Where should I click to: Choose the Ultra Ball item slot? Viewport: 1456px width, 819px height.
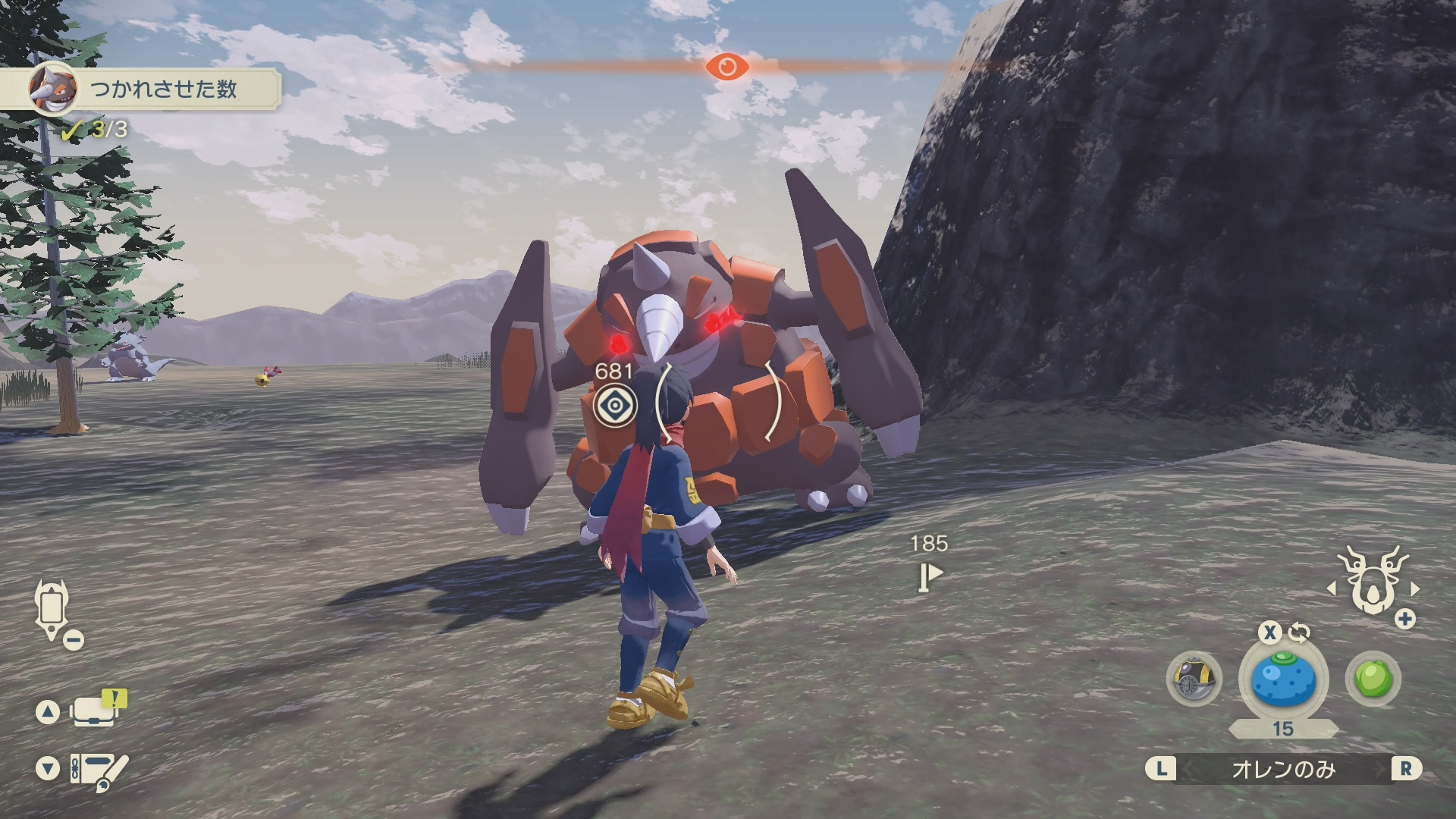pyautogui.click(x=1194, y=679)
